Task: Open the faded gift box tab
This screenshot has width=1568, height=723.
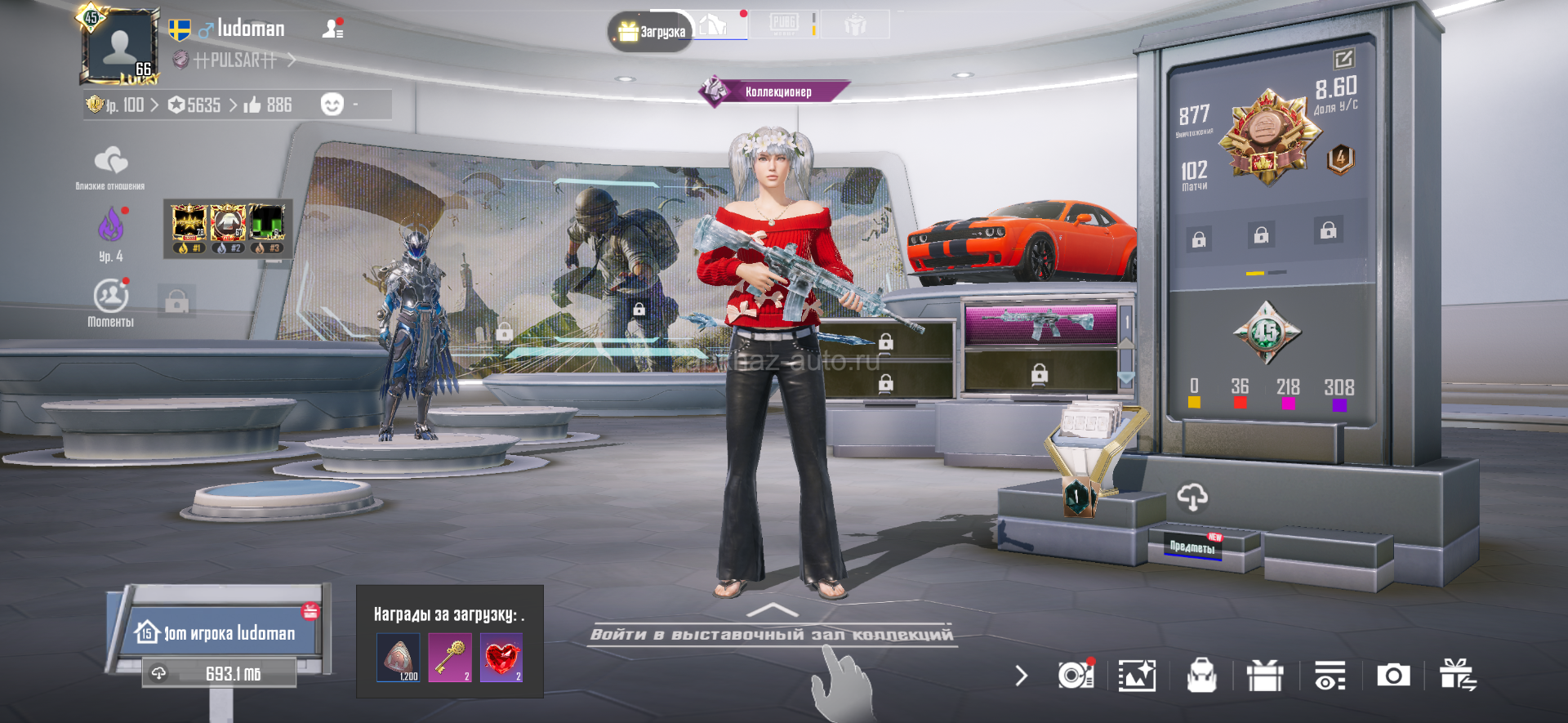Action: 855,25
